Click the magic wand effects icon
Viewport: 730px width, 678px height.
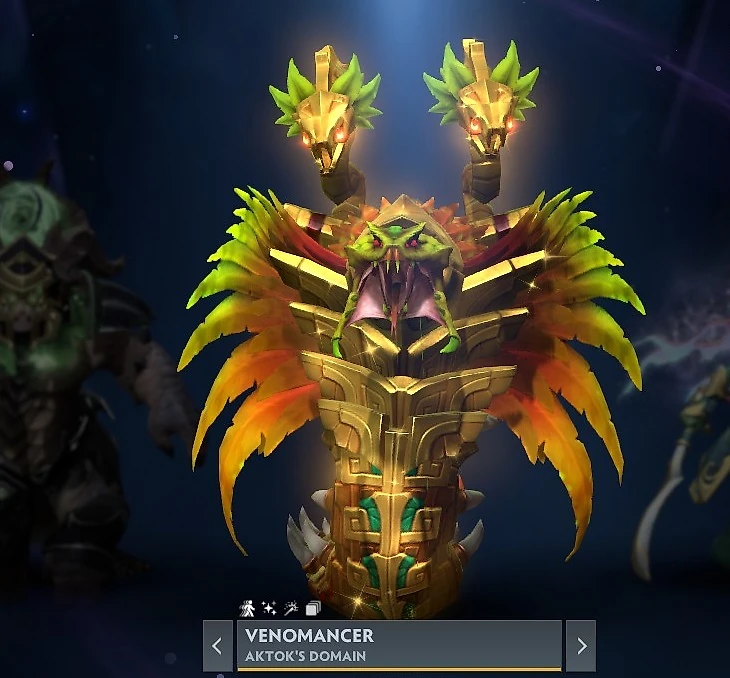[x=291, y=608]
